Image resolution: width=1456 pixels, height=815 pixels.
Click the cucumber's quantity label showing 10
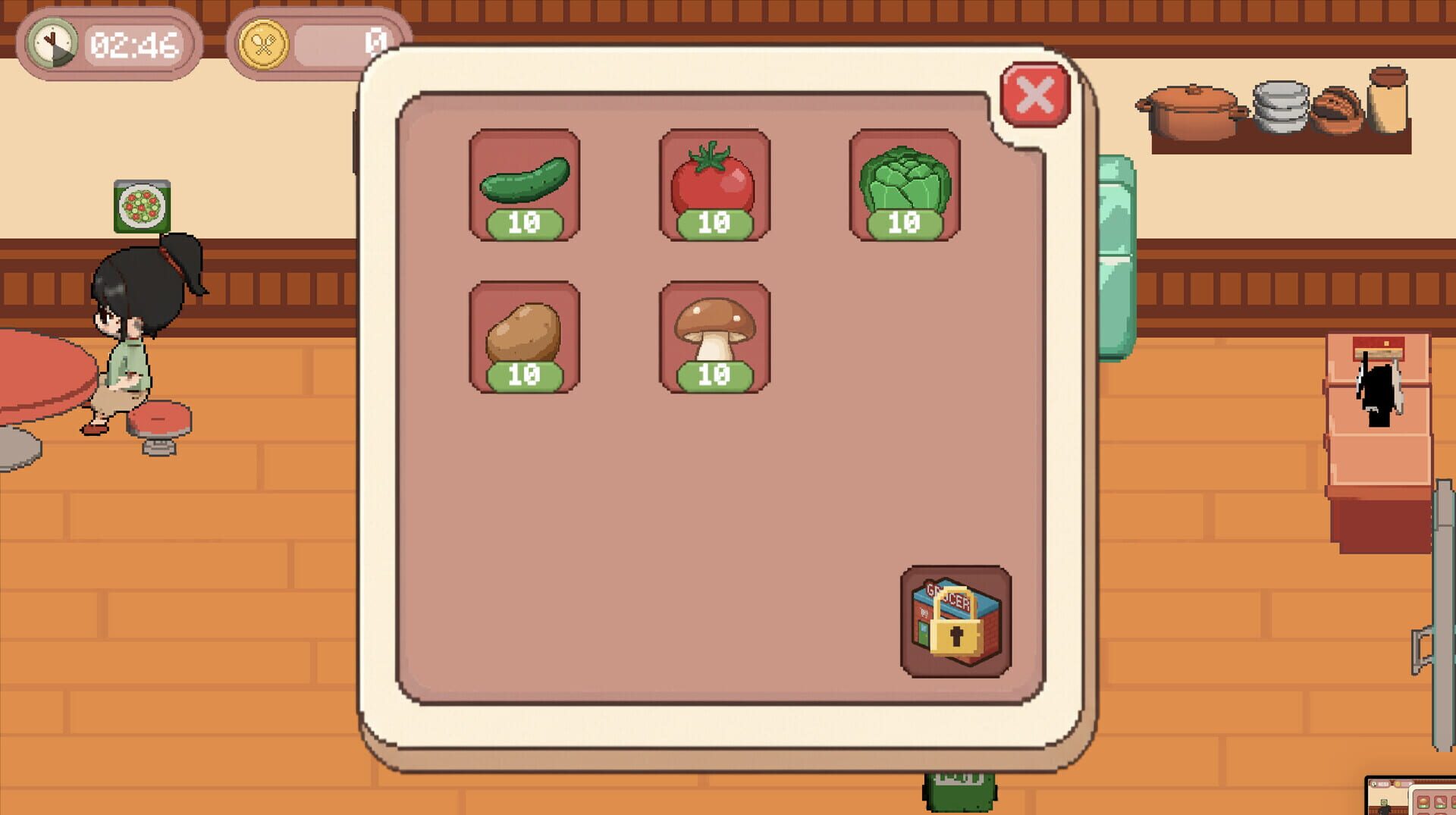[x=526, y=223]
